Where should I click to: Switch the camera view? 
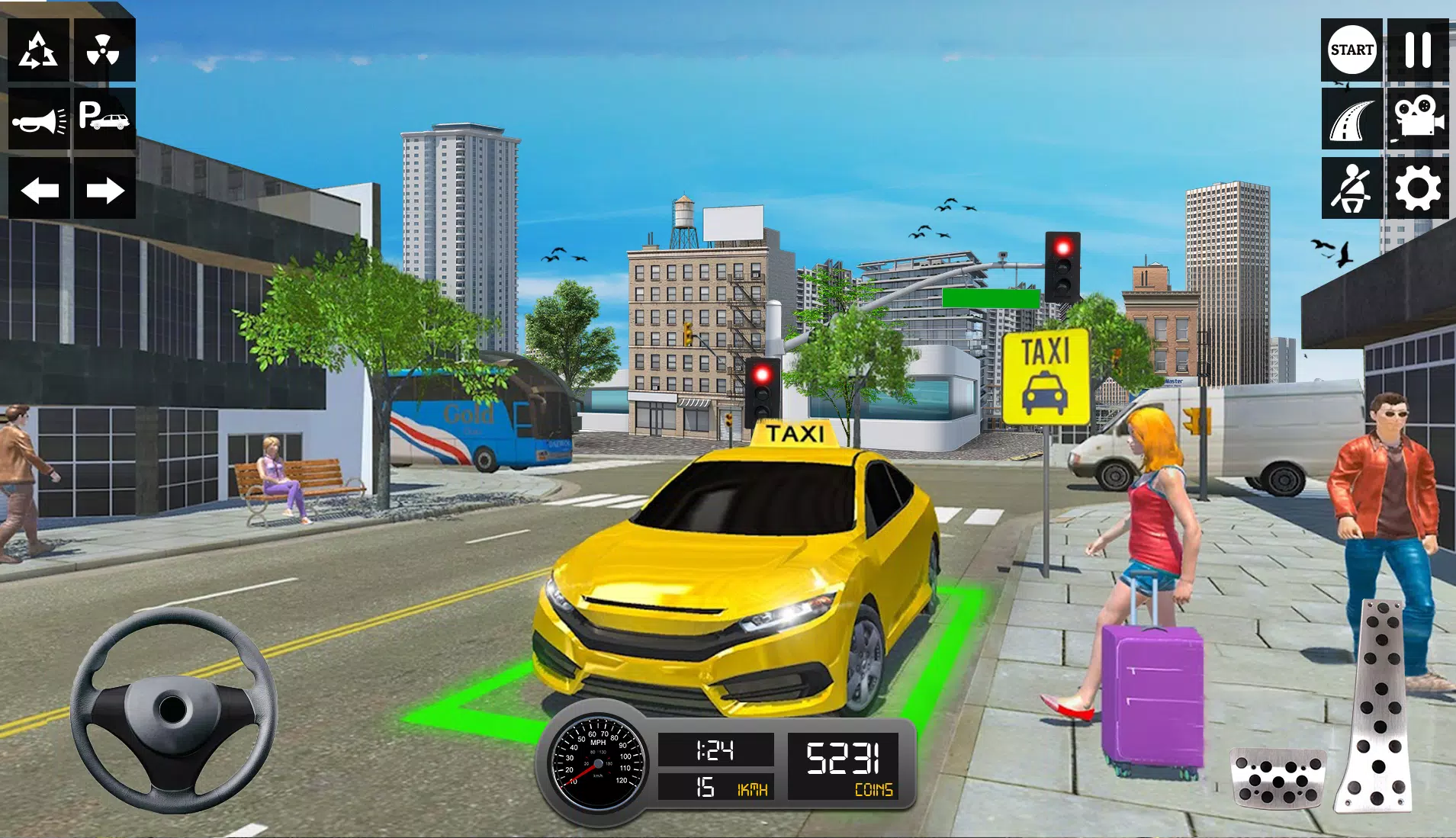coord(1418,118)
